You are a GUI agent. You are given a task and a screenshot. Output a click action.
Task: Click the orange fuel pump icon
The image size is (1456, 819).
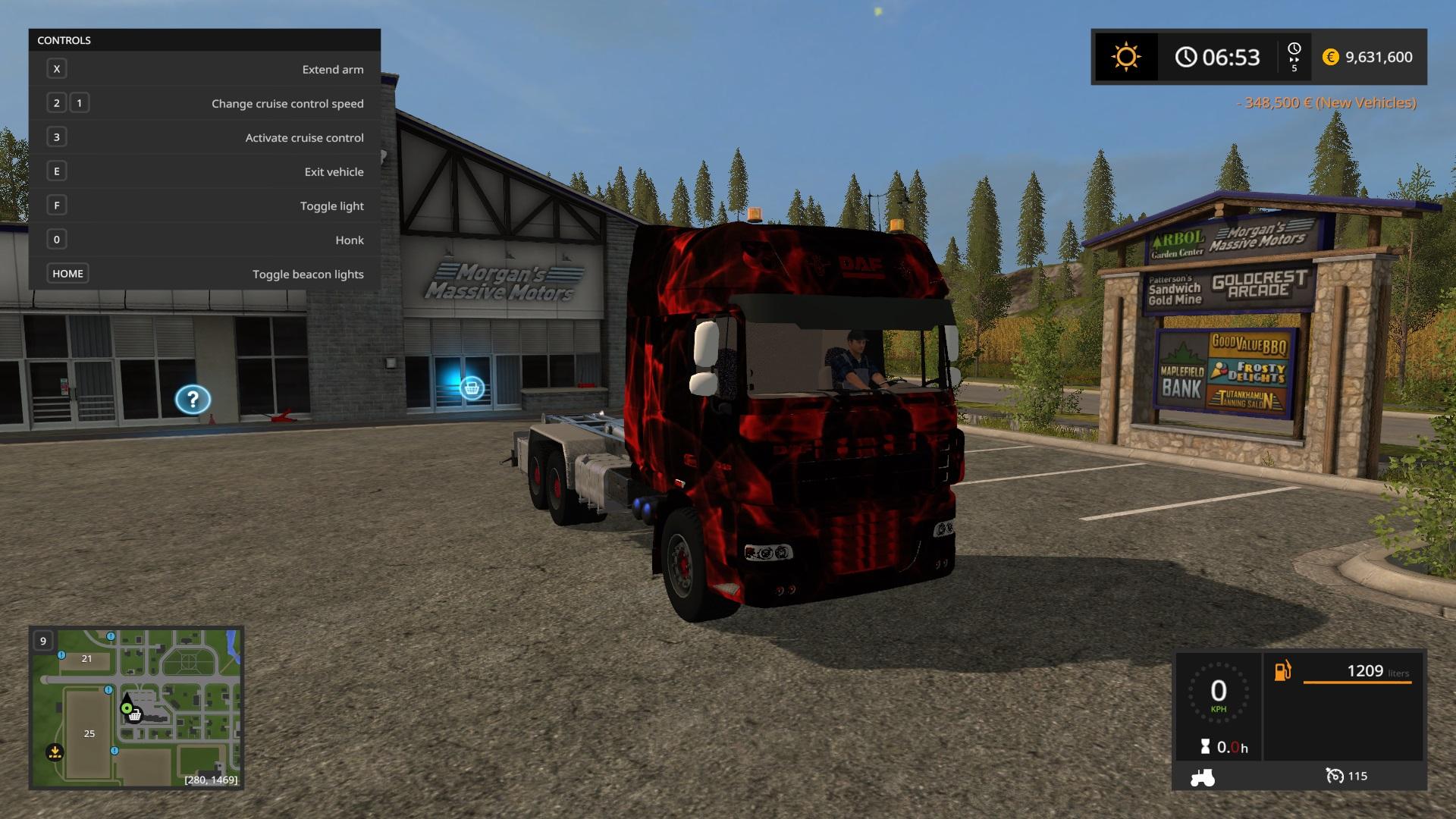[x=1282, y=671]
